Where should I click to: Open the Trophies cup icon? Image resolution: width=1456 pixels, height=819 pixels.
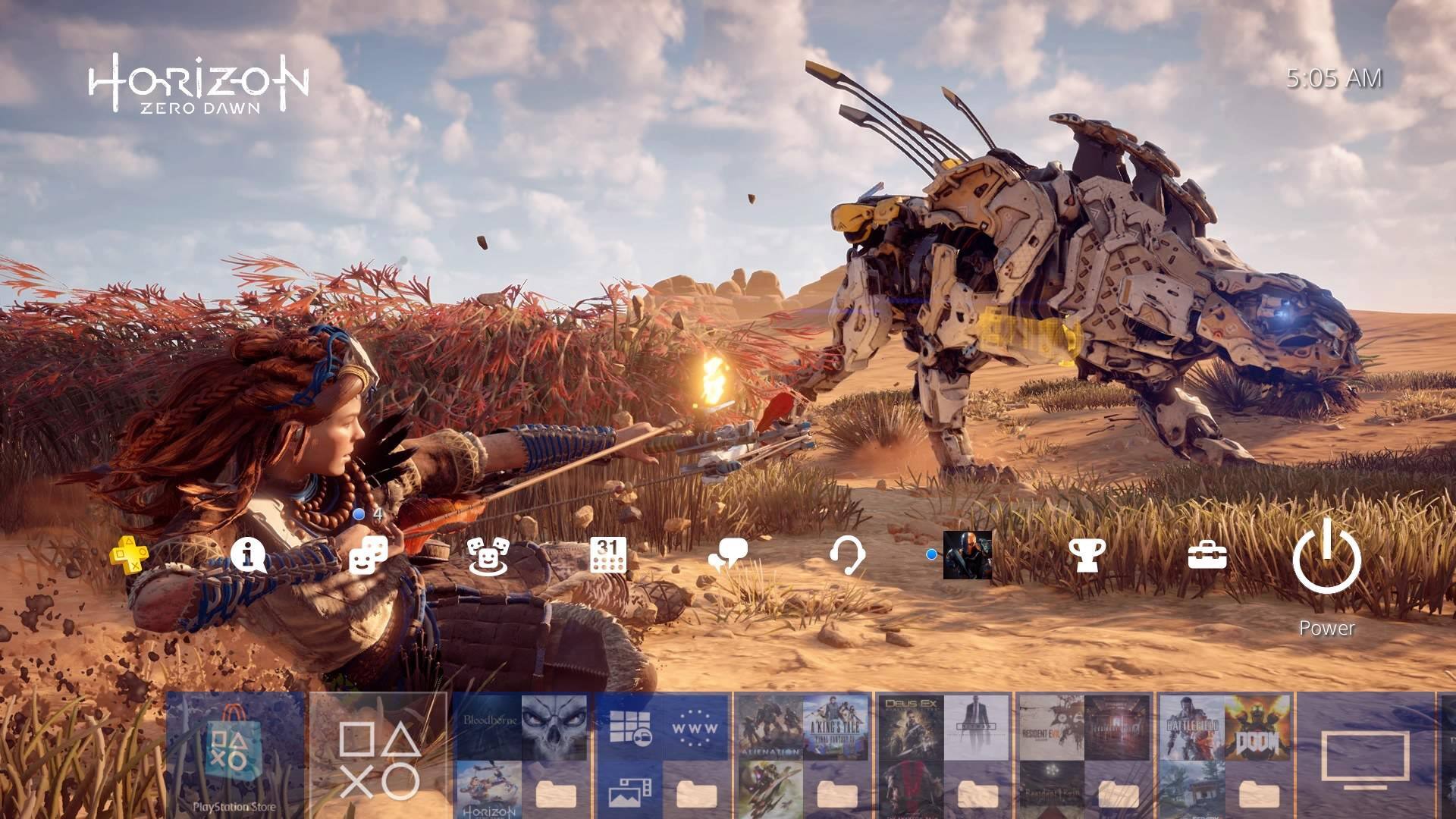pos(1087,556)
